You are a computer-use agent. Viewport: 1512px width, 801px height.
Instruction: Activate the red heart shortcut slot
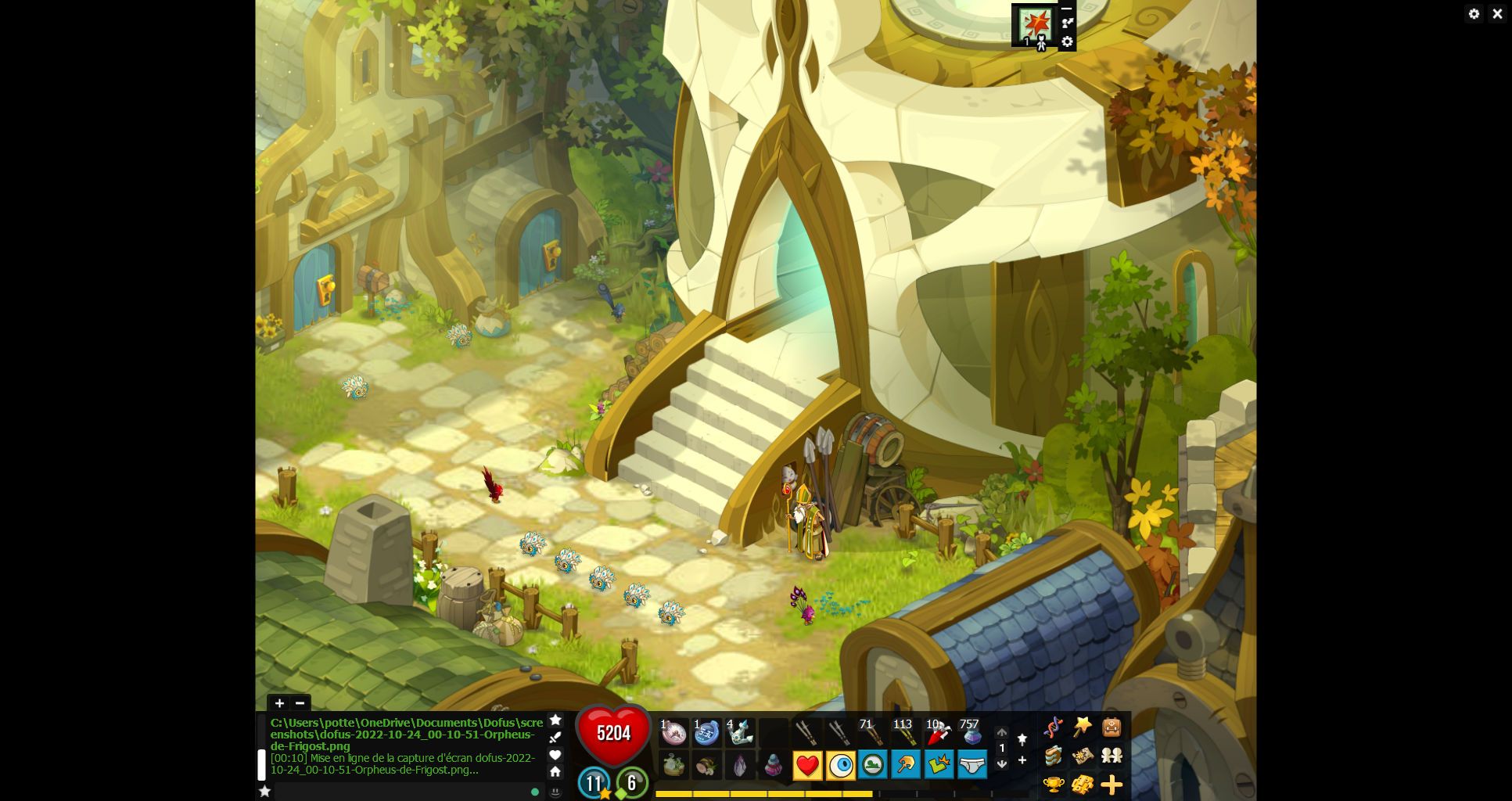[807, 765]
